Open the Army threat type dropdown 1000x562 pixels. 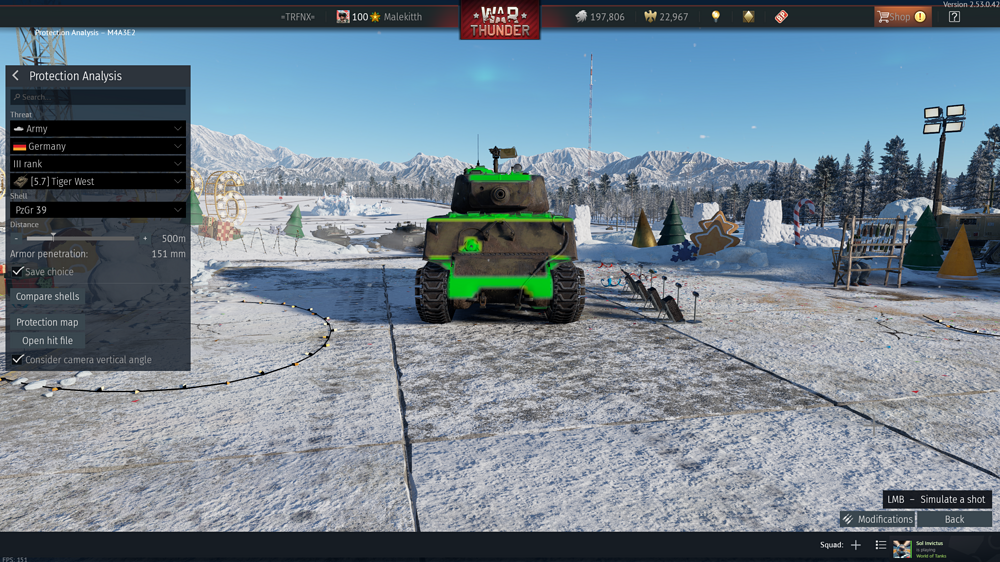[98, 129]
